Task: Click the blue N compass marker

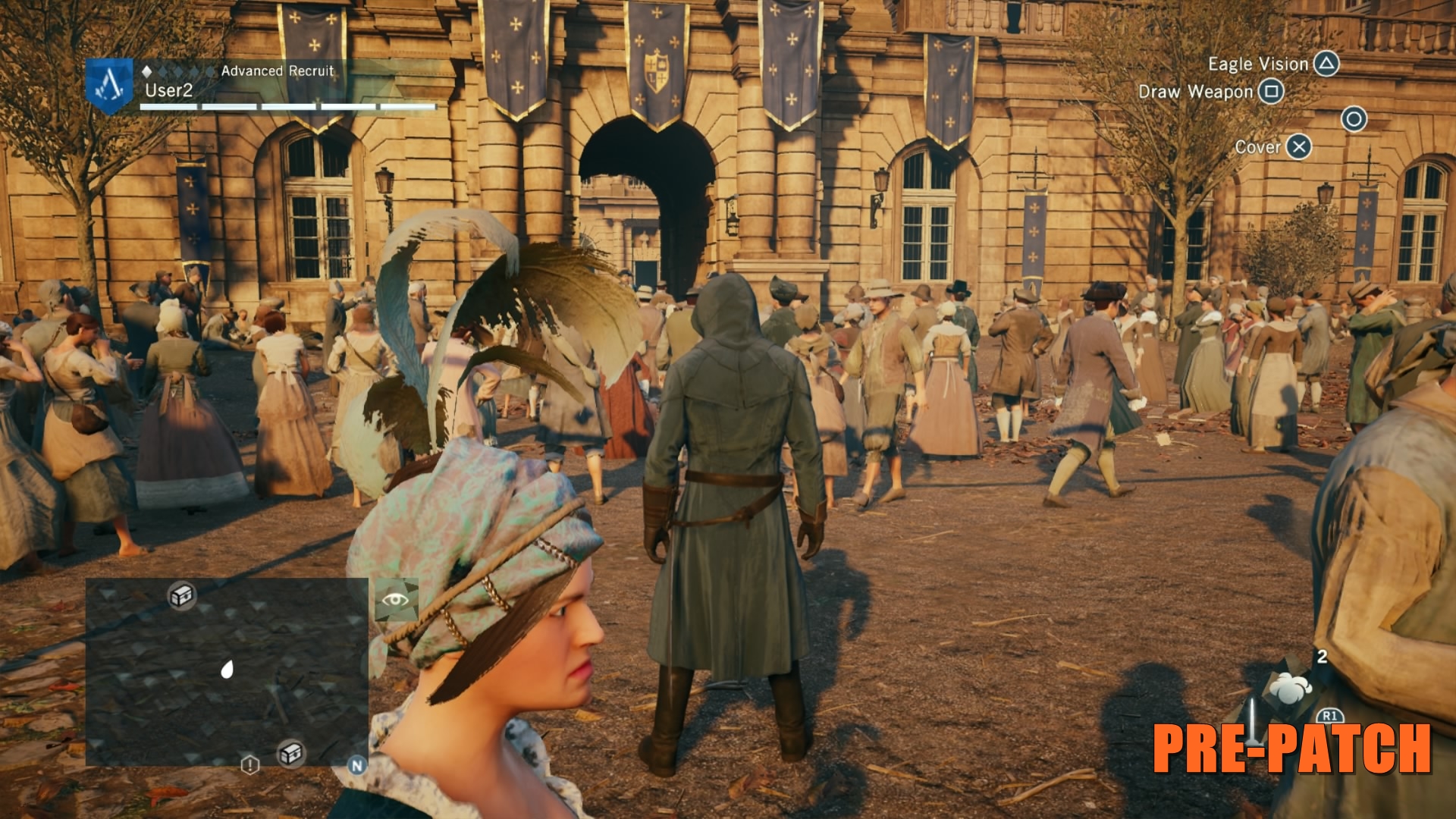Action: 356,765
